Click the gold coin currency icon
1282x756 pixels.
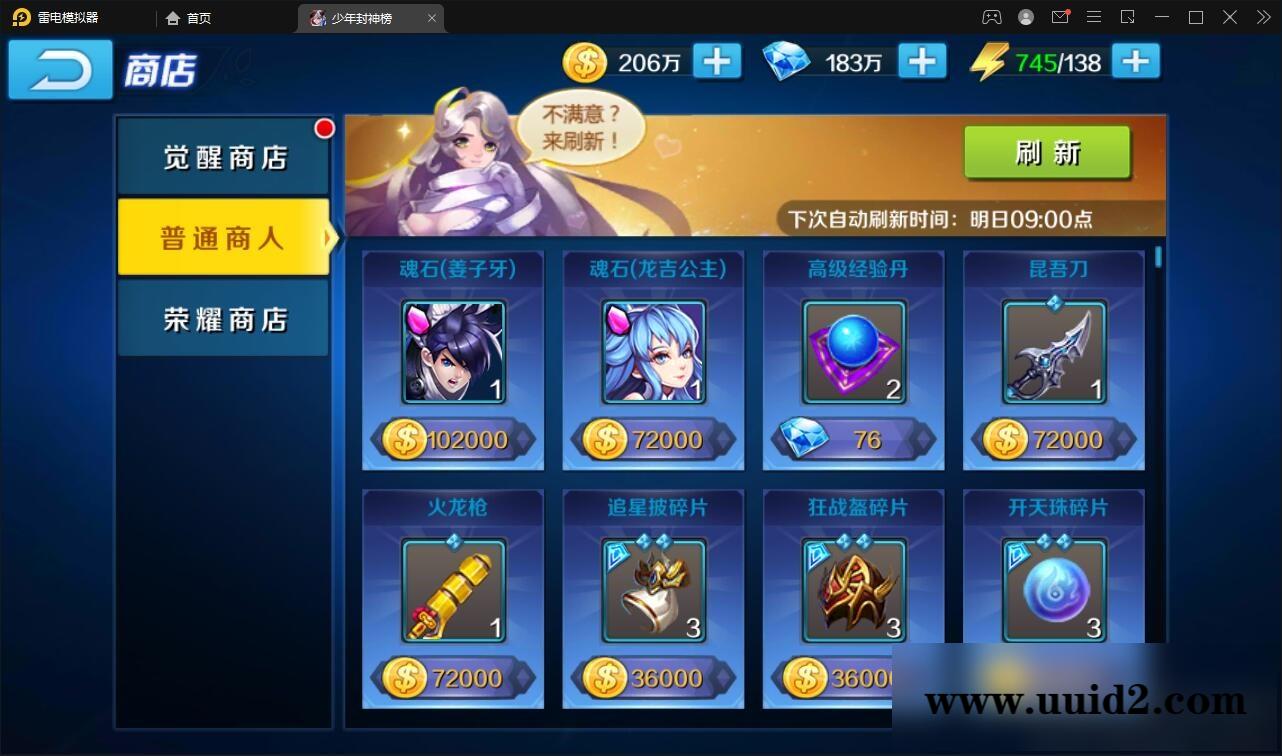585,61
